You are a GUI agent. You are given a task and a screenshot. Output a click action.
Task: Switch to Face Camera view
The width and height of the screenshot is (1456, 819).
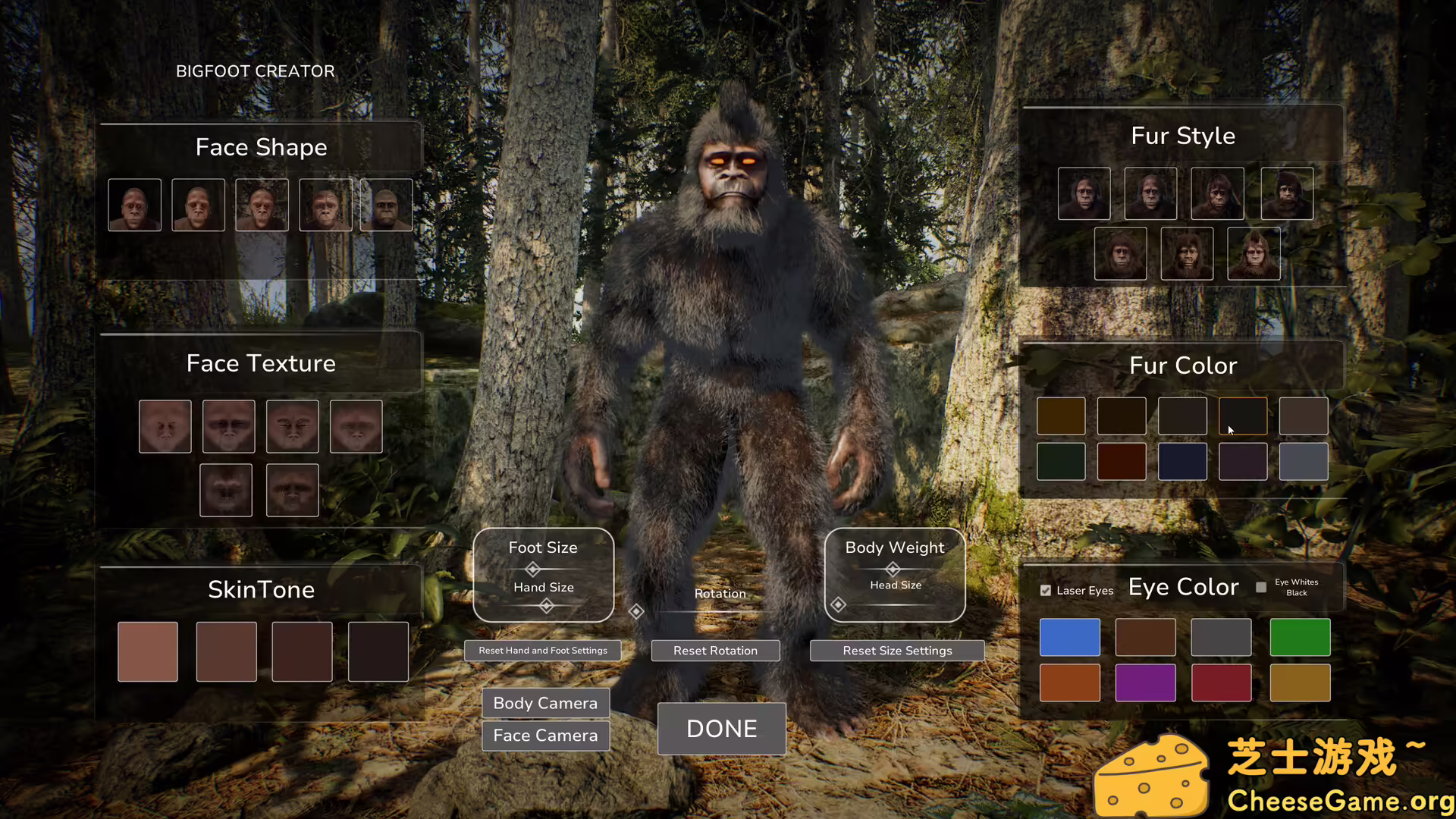[545, 735]
